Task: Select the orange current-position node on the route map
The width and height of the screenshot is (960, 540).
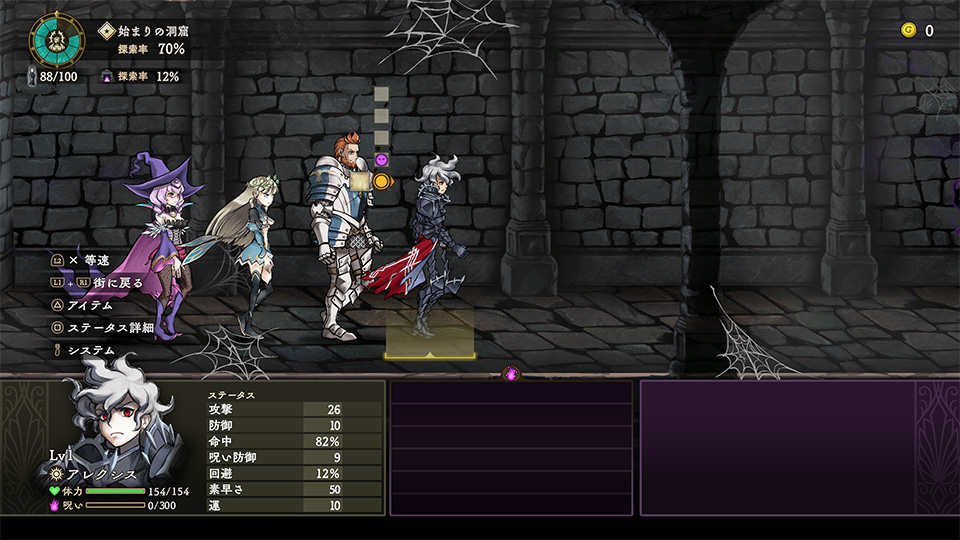Action: pyautogui.click(x=381, y=181)
